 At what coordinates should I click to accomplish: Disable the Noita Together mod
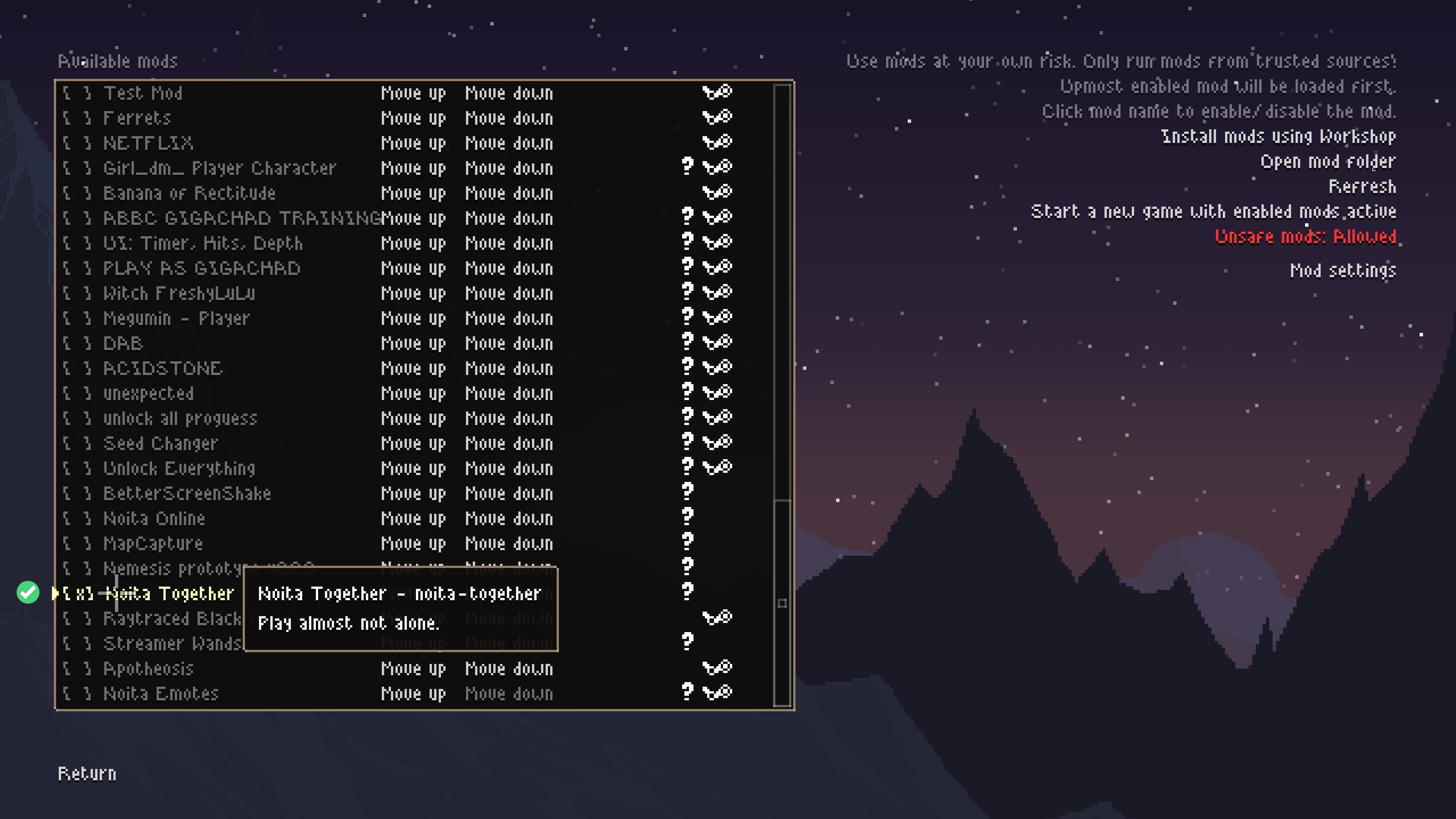coord(169,593)
